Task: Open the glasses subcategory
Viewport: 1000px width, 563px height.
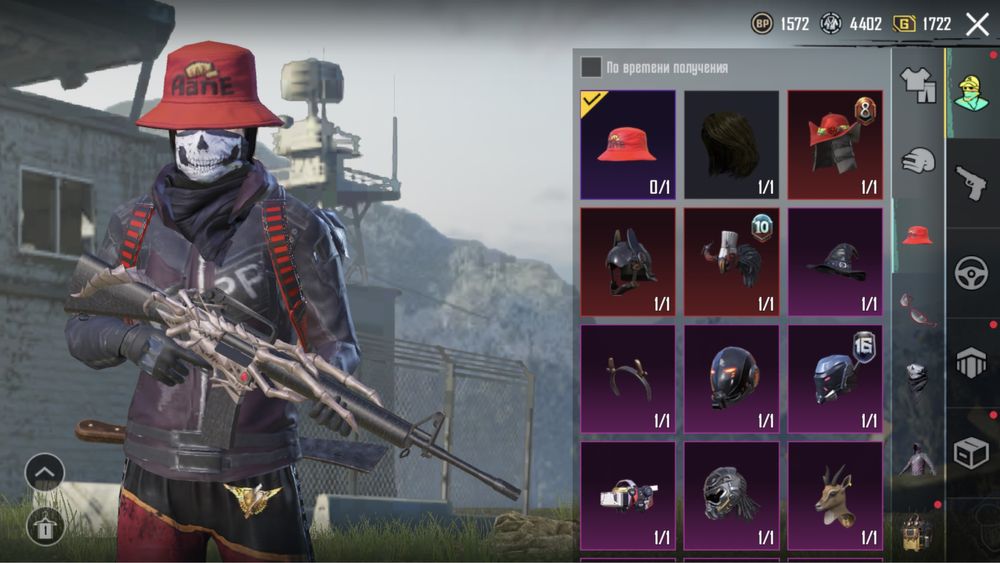Action: (x=917, y=306)
